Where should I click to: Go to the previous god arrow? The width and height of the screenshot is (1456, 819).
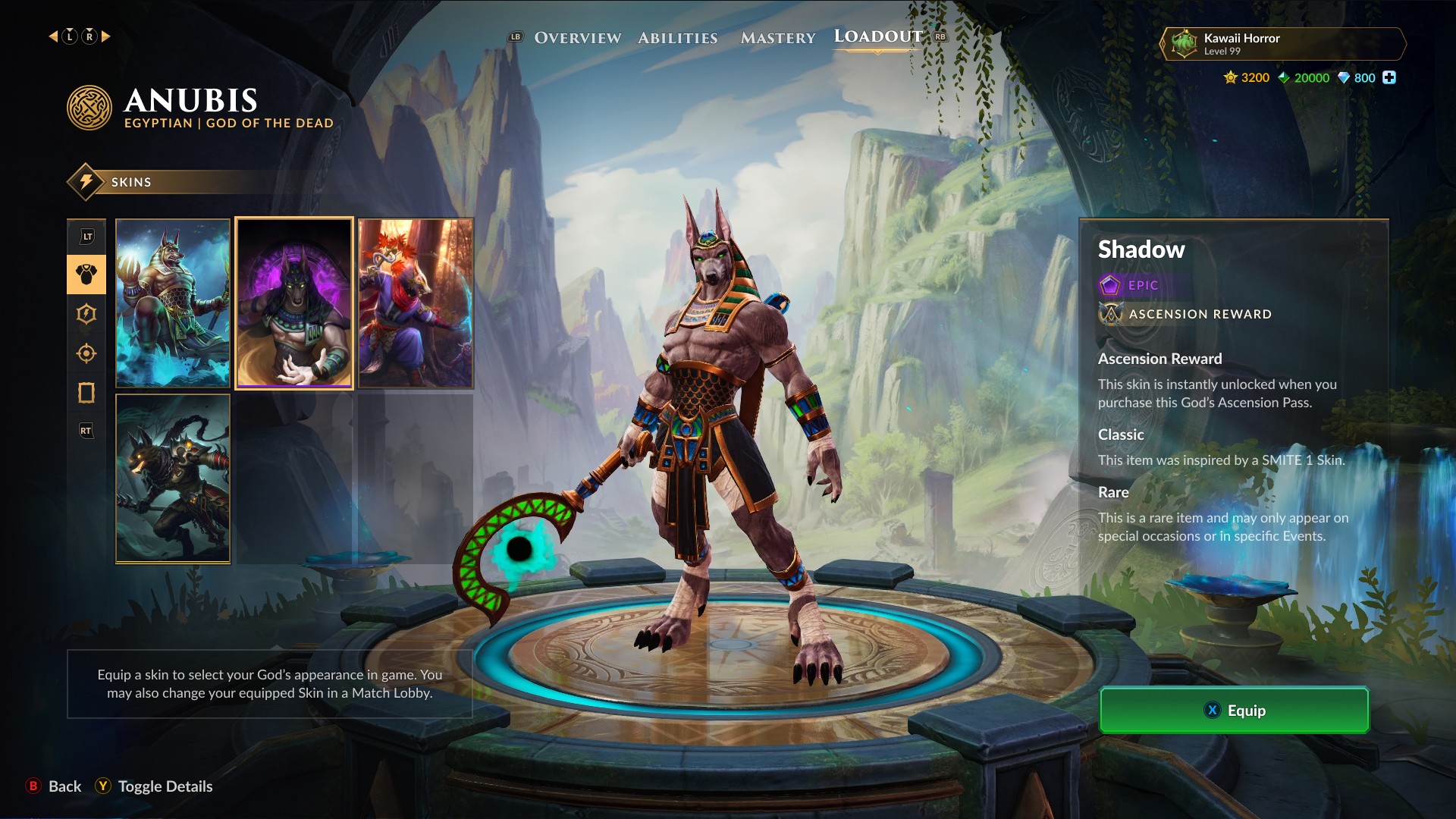53,36
